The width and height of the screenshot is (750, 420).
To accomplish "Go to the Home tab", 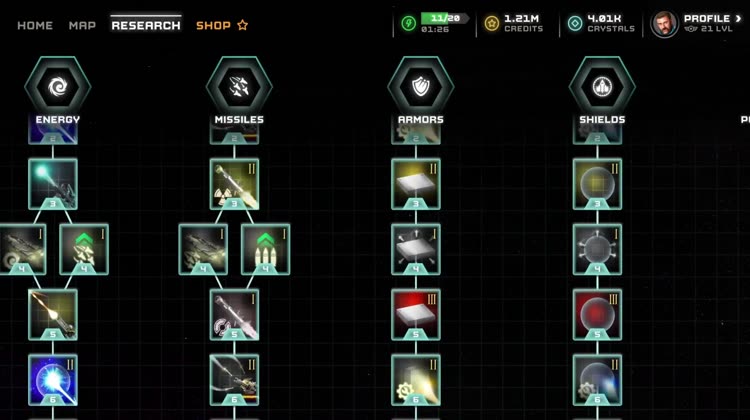I will (x=35, y=25).
